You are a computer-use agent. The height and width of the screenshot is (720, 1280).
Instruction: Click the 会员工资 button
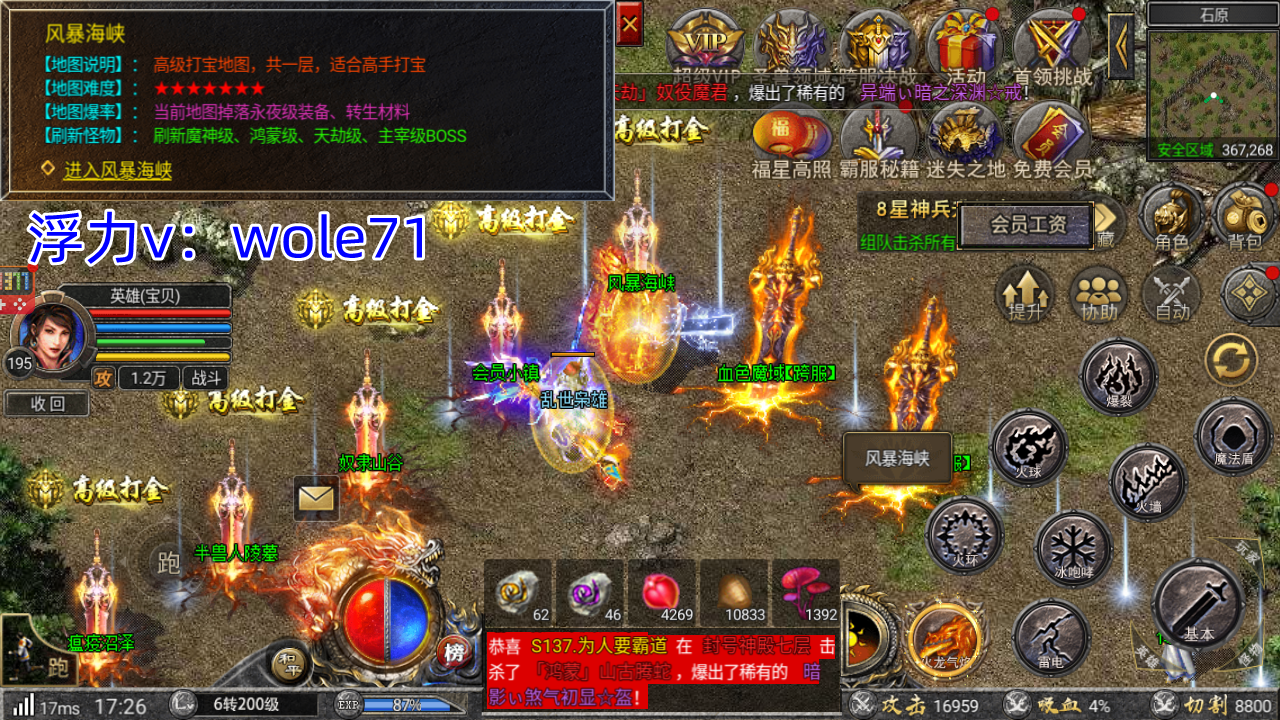tap(1027, 226)
